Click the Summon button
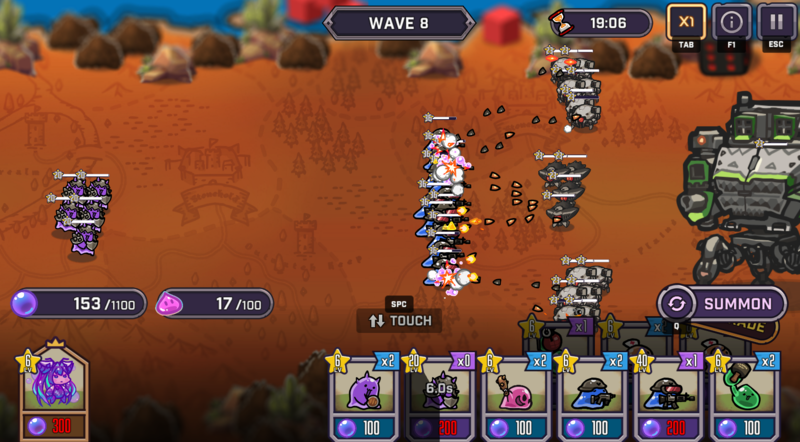The width and height of the screenshot is (800, 442). 721,304
